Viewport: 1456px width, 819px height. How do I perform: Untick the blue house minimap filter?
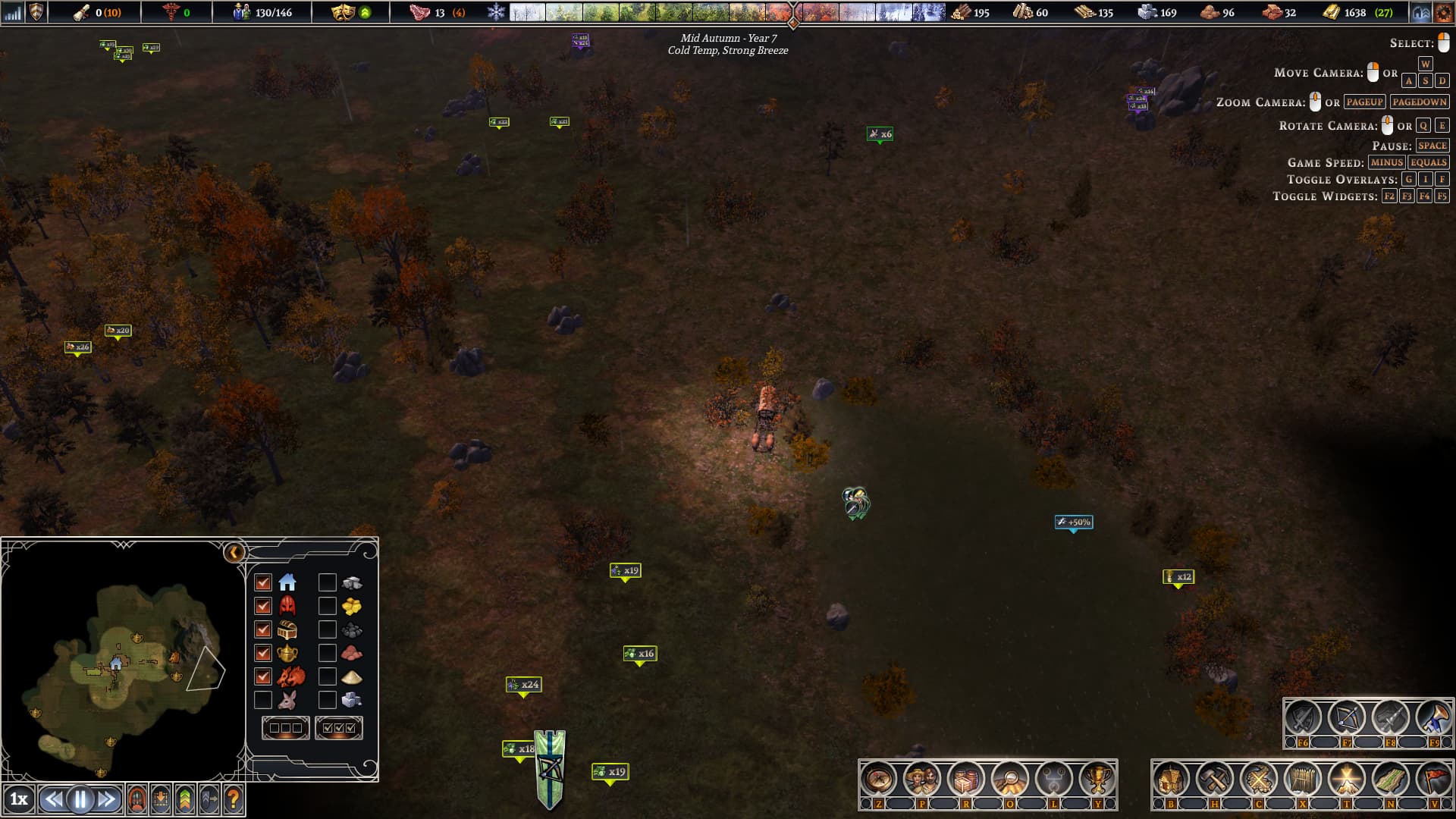263,582
